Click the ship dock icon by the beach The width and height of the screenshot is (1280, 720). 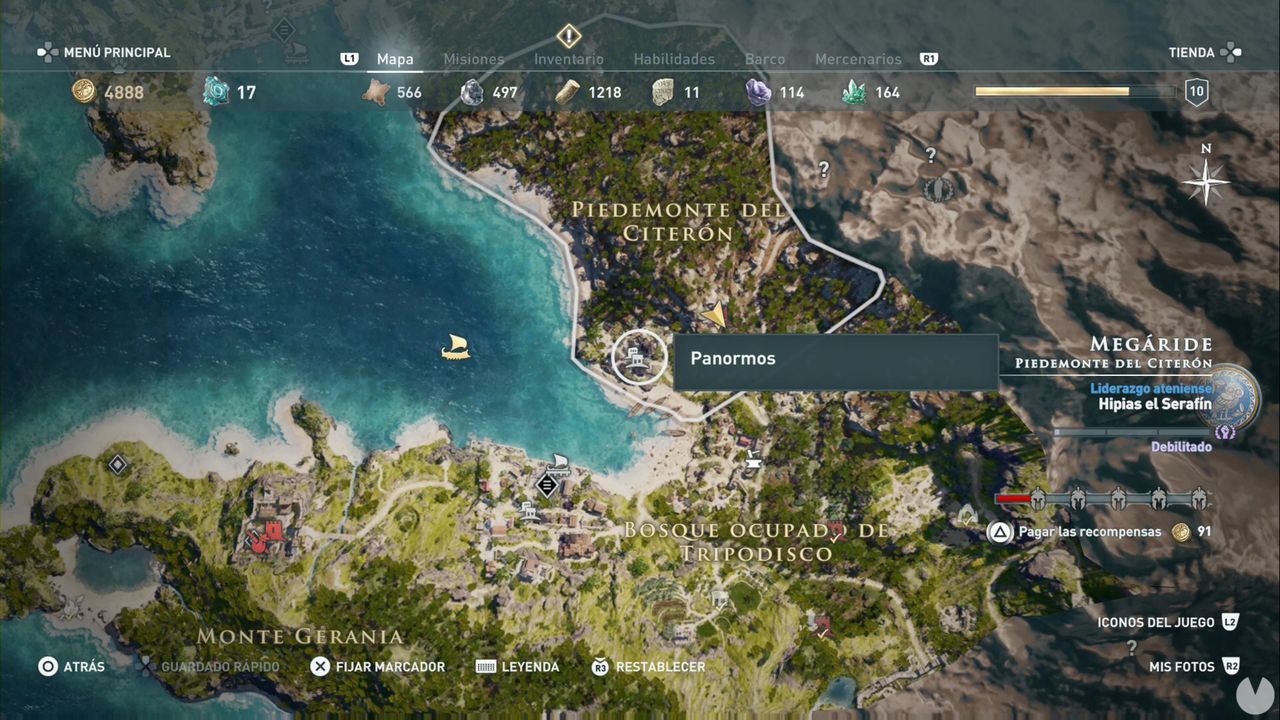click(558, 463)
